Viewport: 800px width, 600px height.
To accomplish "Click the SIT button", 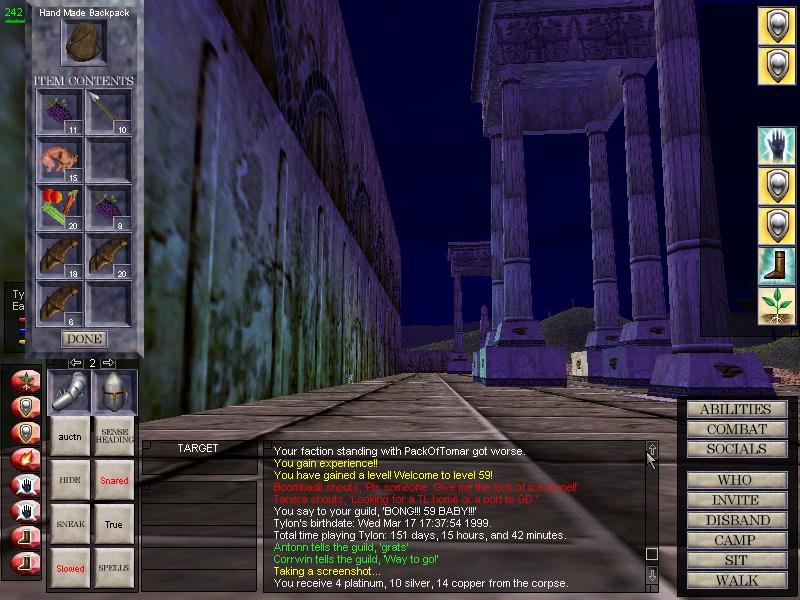I will (x=735, y=560).
